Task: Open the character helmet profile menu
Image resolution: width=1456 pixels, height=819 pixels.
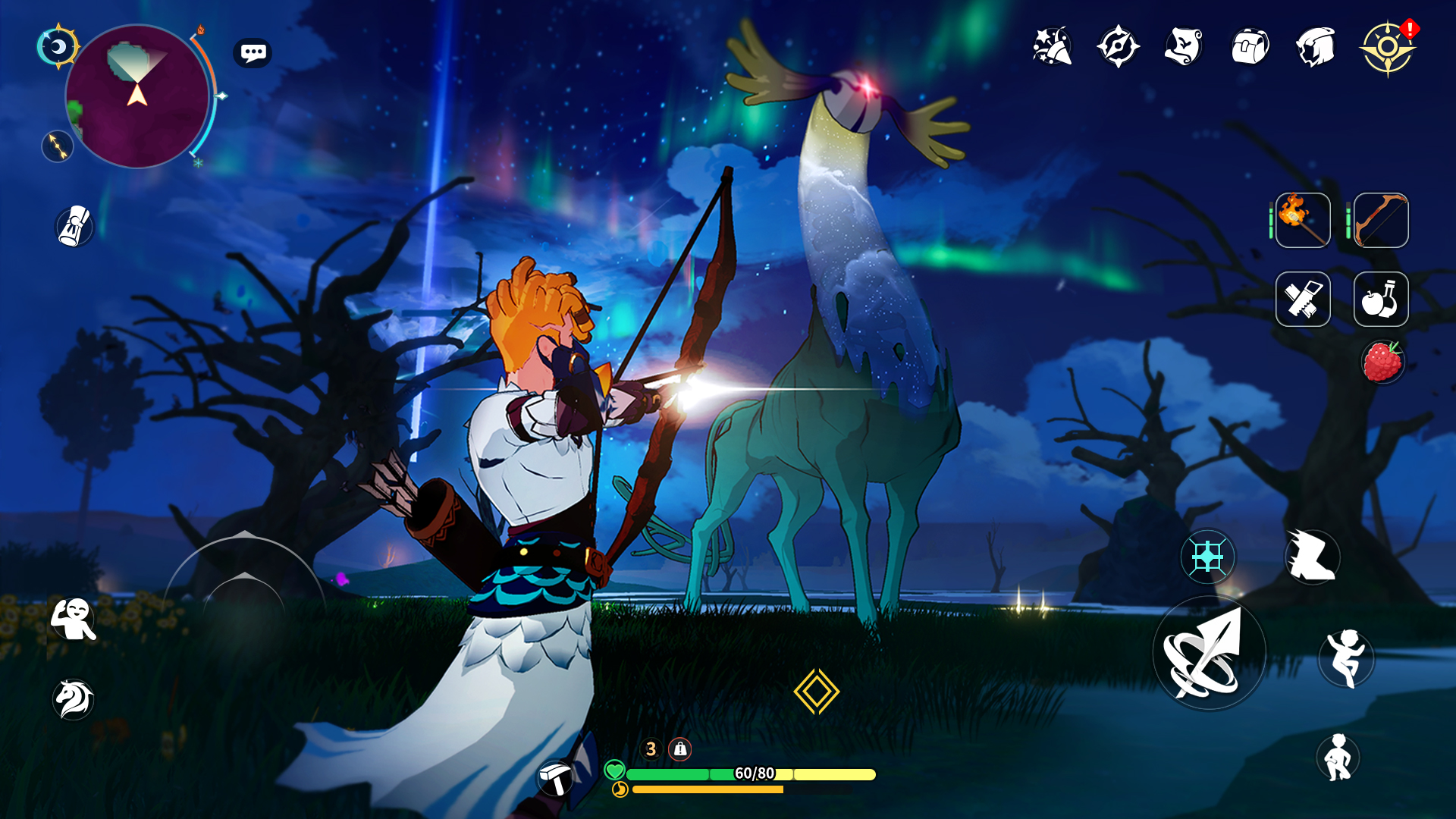Action: point(1316,48)
